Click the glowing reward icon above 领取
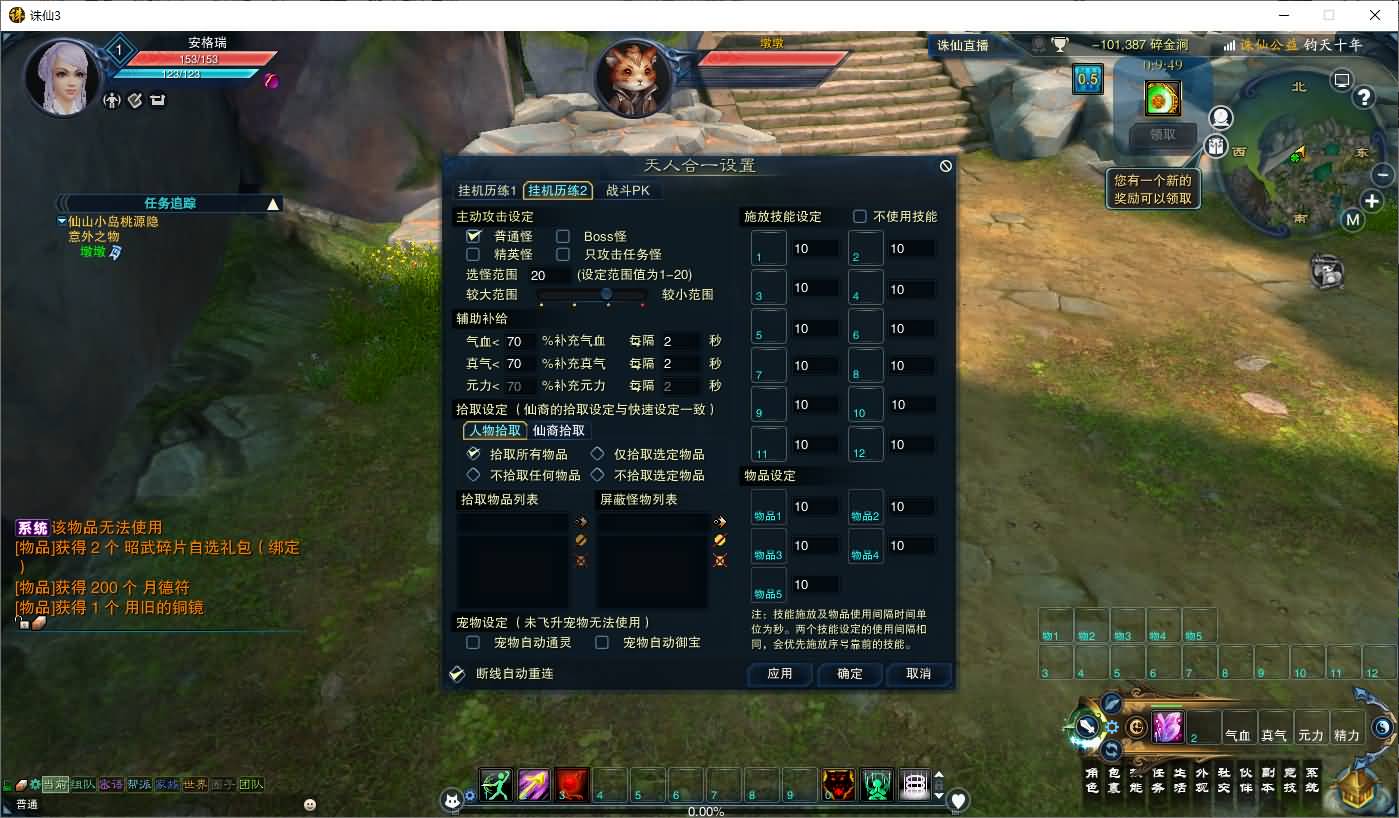Image resolution: width=1399 pixels, height=818 pixels. pos(1163,98)
